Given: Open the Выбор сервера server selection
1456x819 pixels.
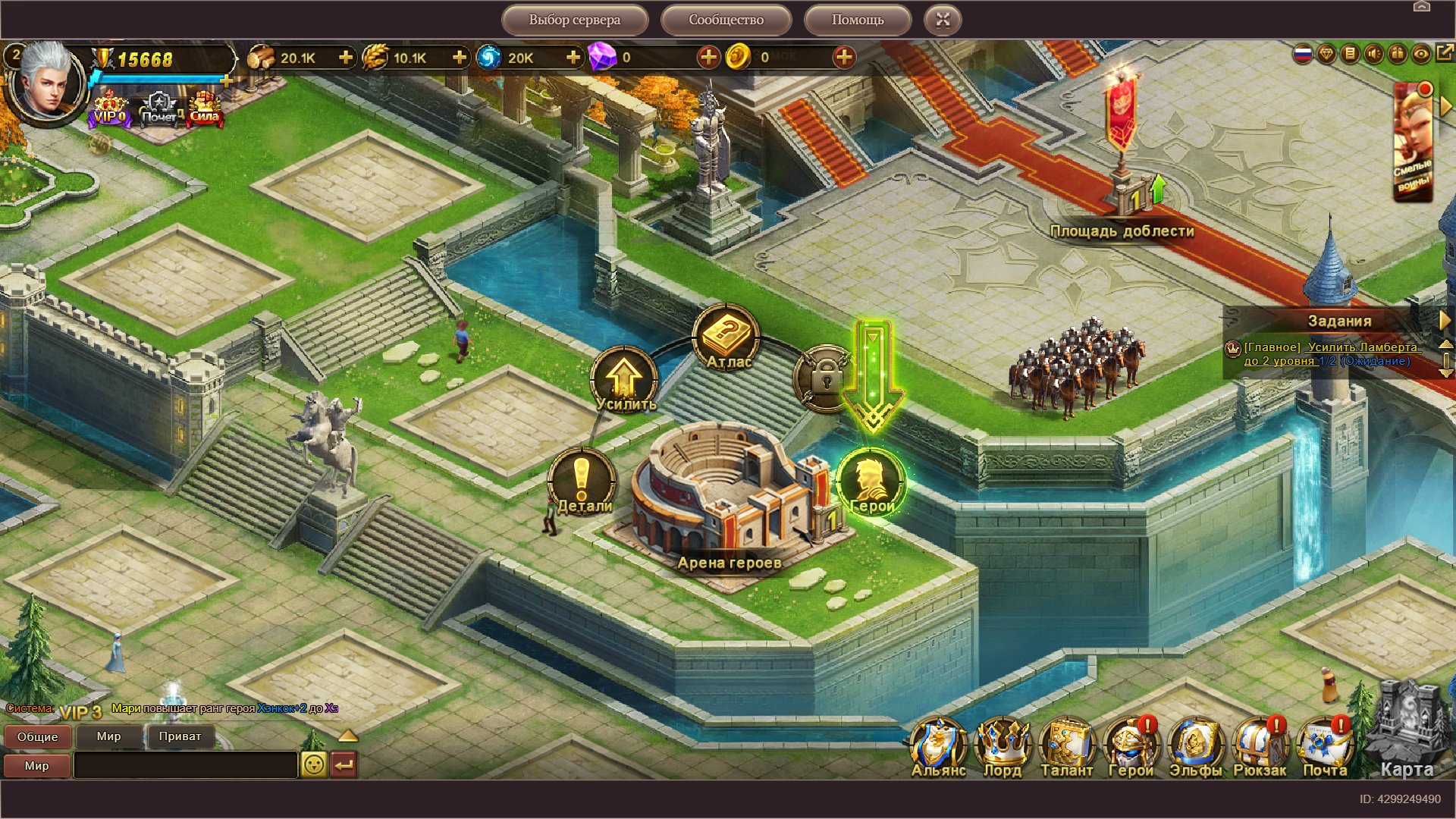Looking at the screenshot, I should [574, 20].
